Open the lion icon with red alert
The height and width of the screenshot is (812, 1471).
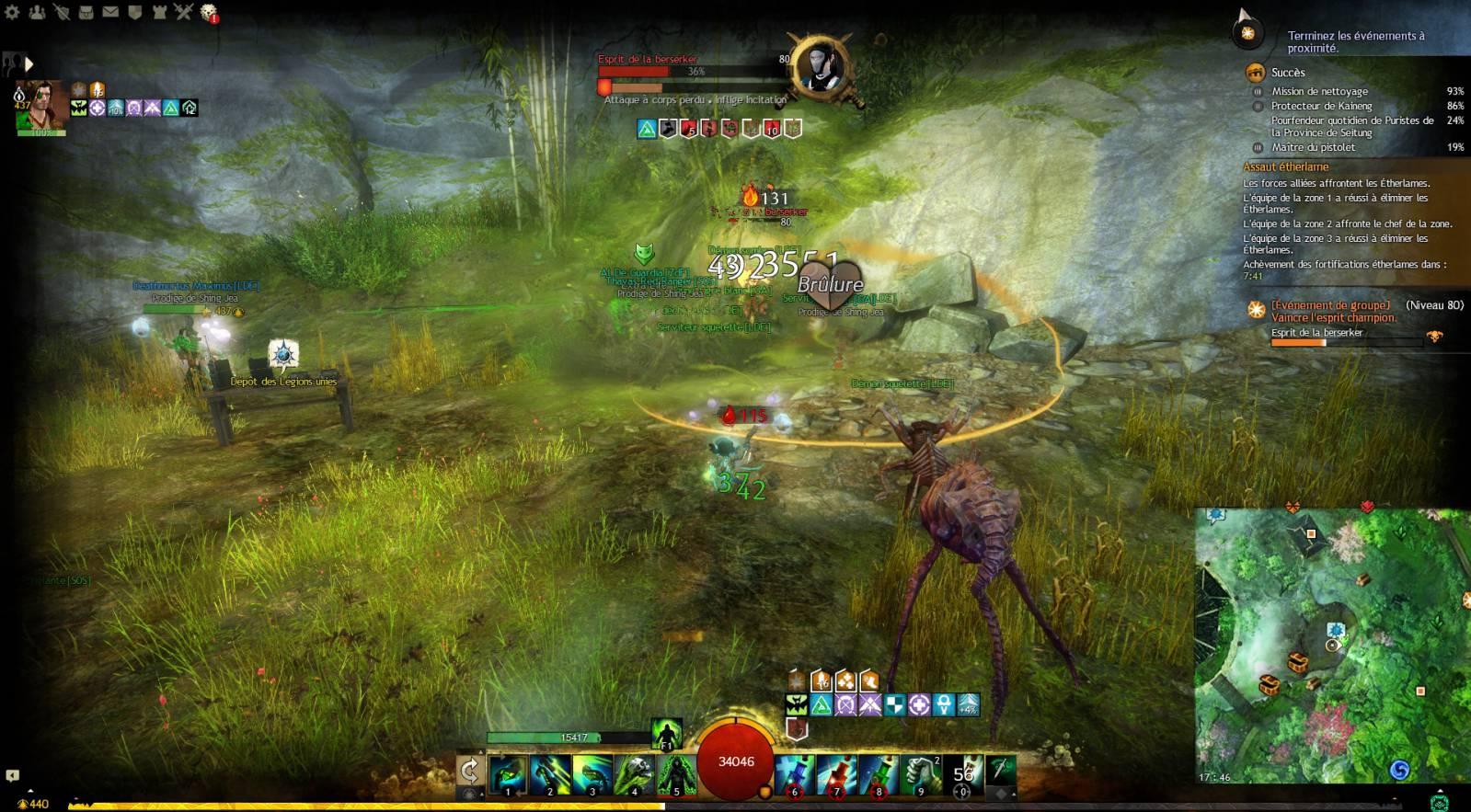(x=208, y=12)
